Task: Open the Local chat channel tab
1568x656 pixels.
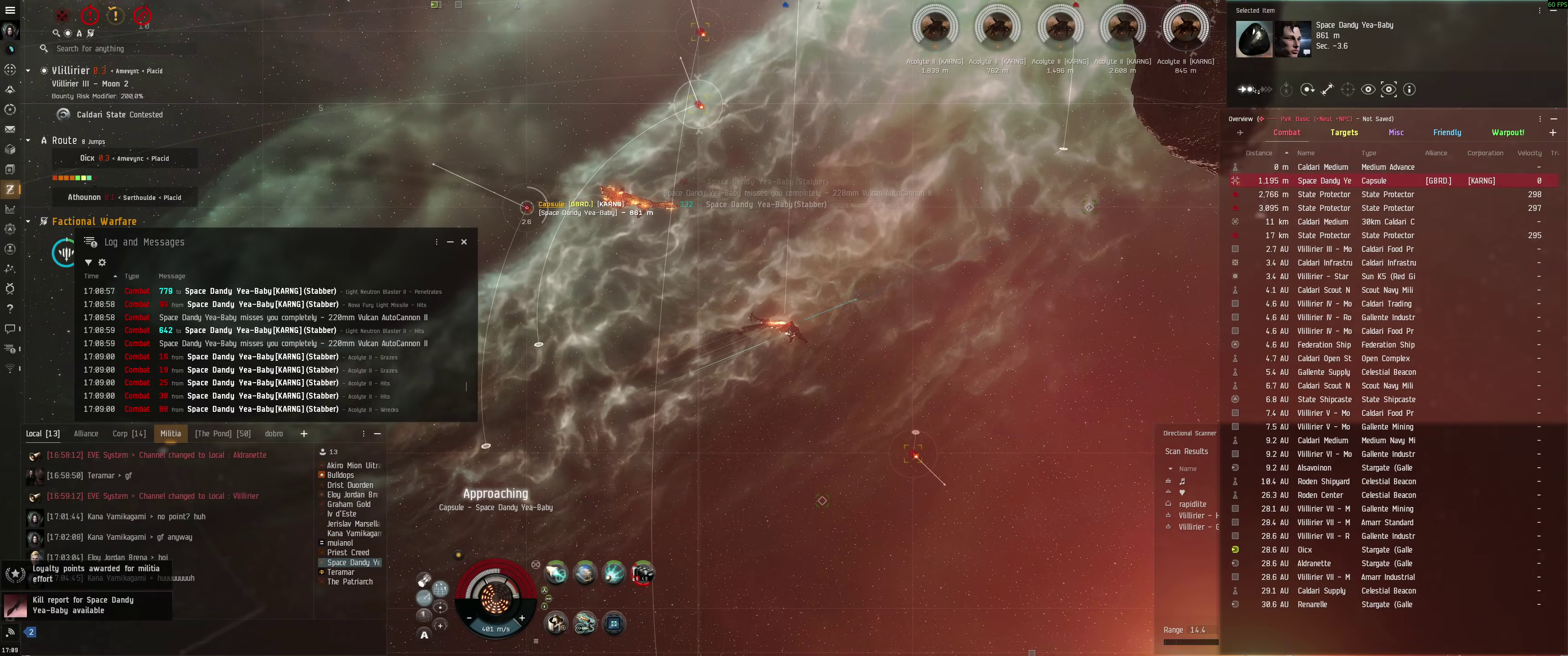Action: click(x=42, y=434)
